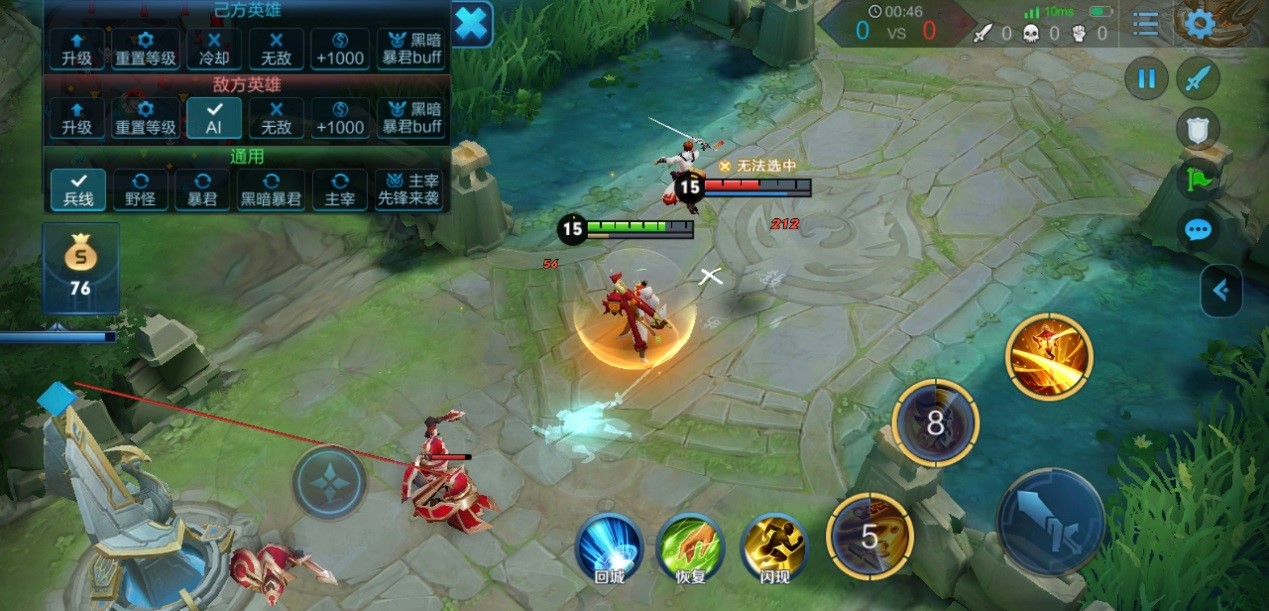Click 升级 under the 己方英雄 section
The width and height of the screenshot is (1269, 611).
[77, 49]
